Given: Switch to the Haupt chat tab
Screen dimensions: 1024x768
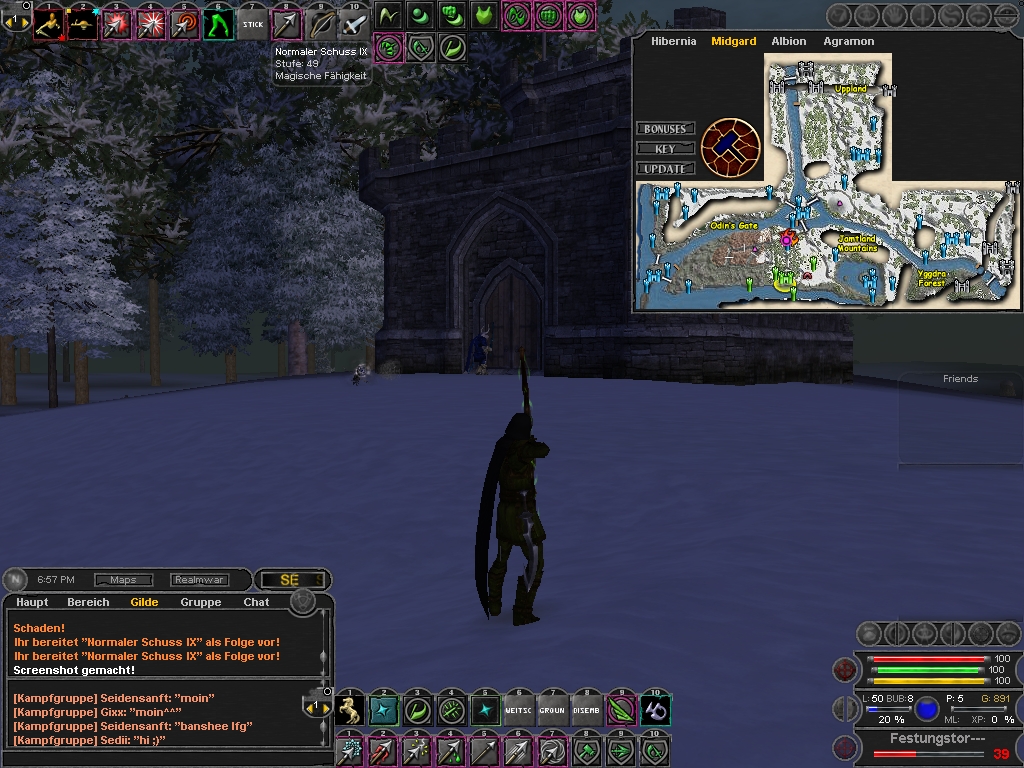Looking at the screenshot, I should point(32,602).
